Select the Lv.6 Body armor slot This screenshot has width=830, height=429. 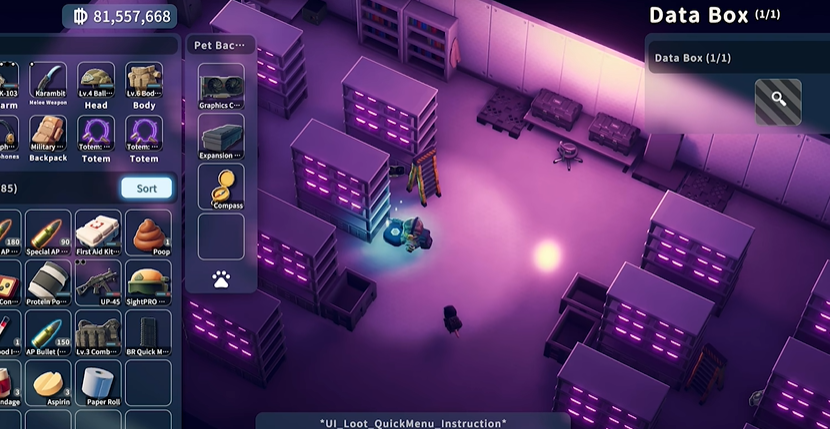point(144,84)
